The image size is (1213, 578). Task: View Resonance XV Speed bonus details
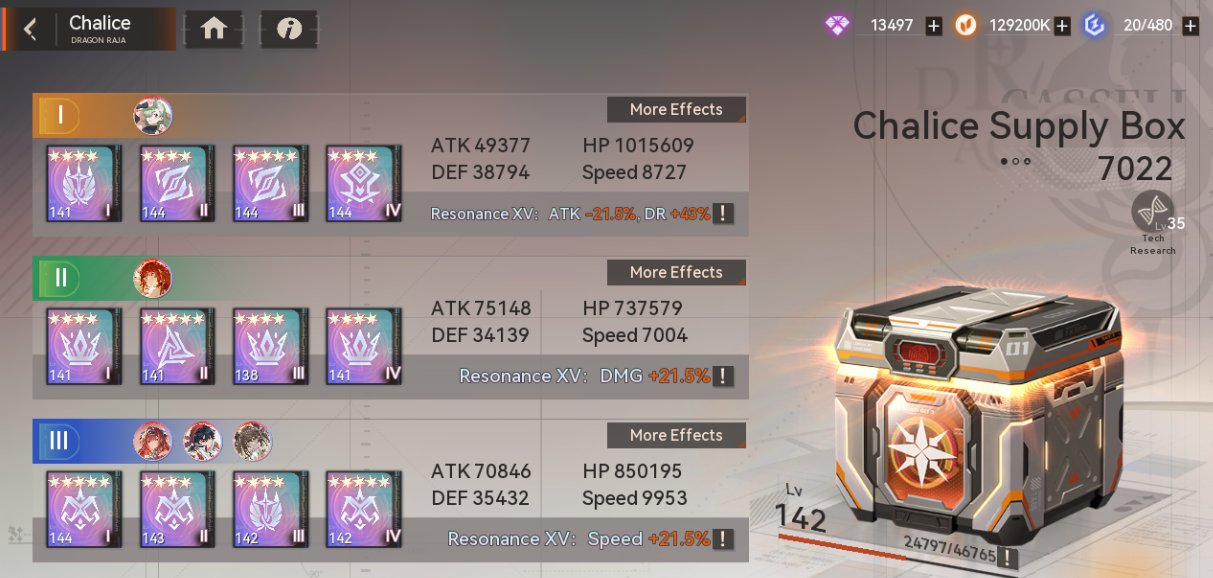tap(723, 539)
